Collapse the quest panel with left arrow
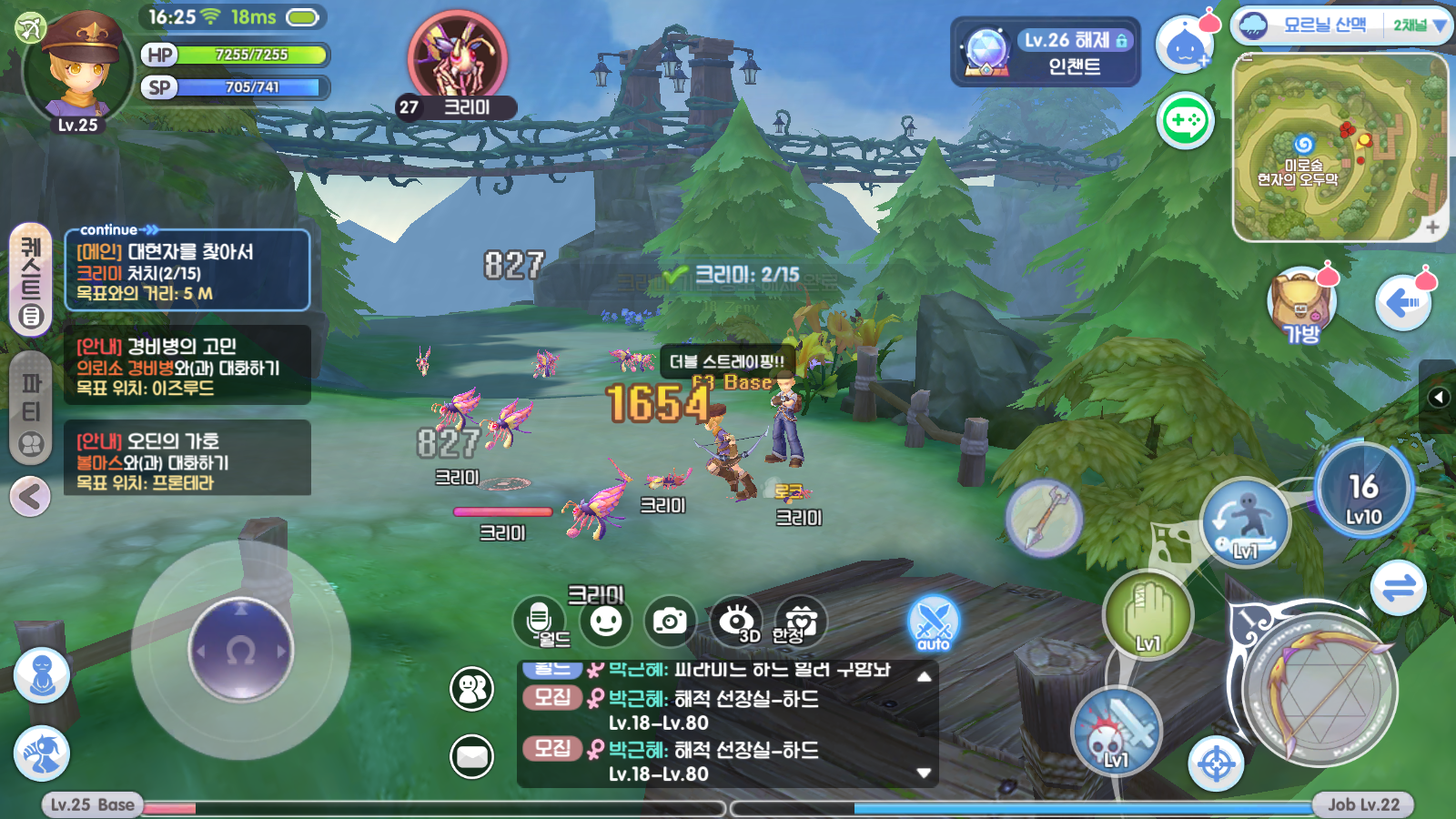This screenshot has width=1456, height=819. (30, 497)
